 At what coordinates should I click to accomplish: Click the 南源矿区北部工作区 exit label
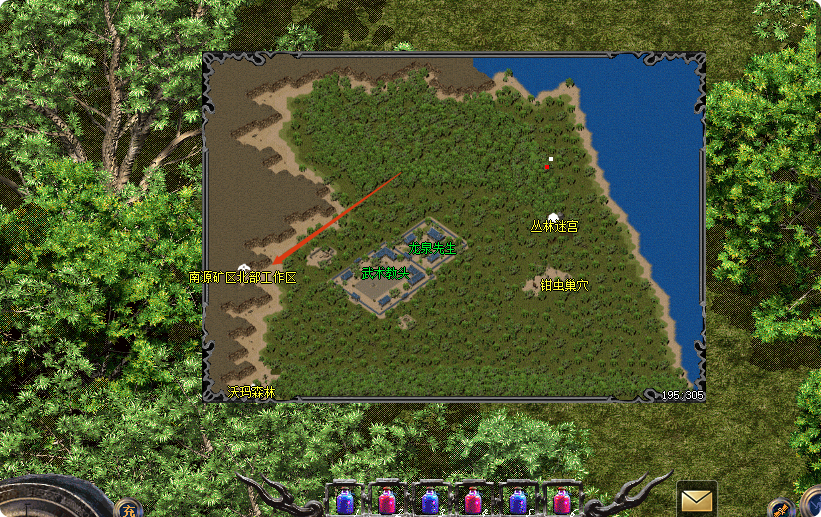click(243, 277)
